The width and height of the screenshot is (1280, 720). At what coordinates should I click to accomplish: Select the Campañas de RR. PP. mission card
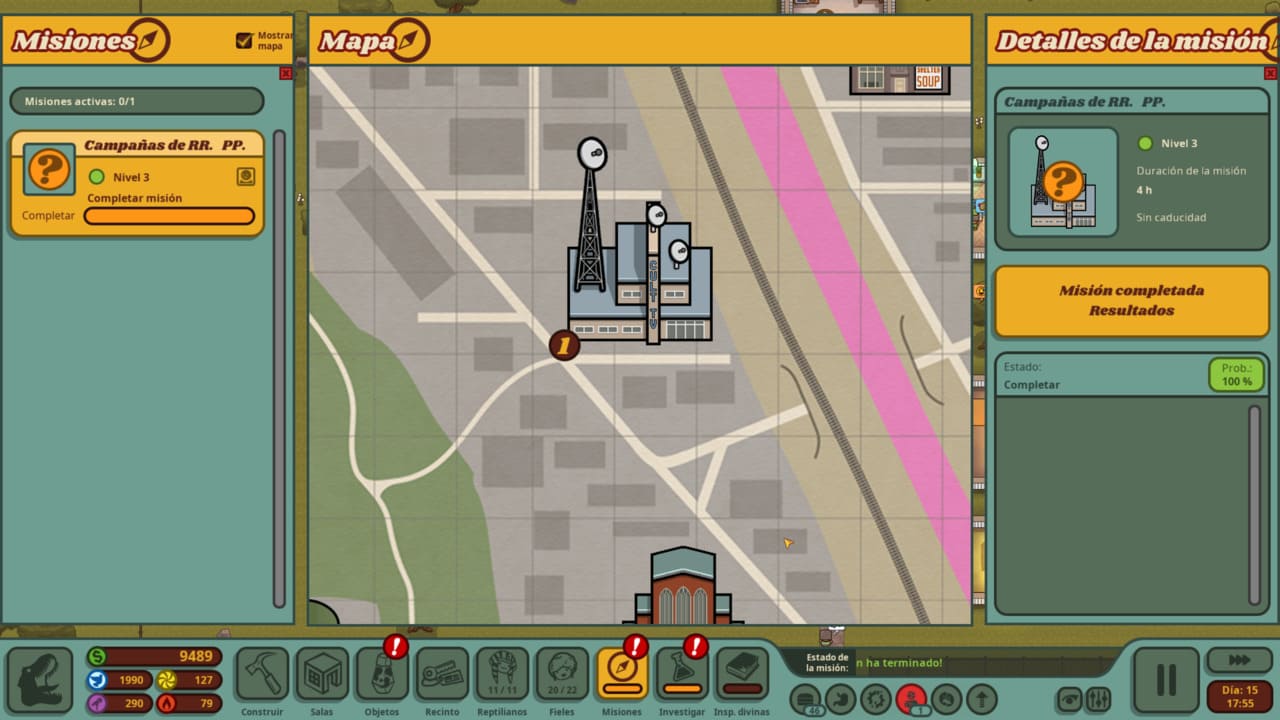pyautogui.click(x=137, y=183)
